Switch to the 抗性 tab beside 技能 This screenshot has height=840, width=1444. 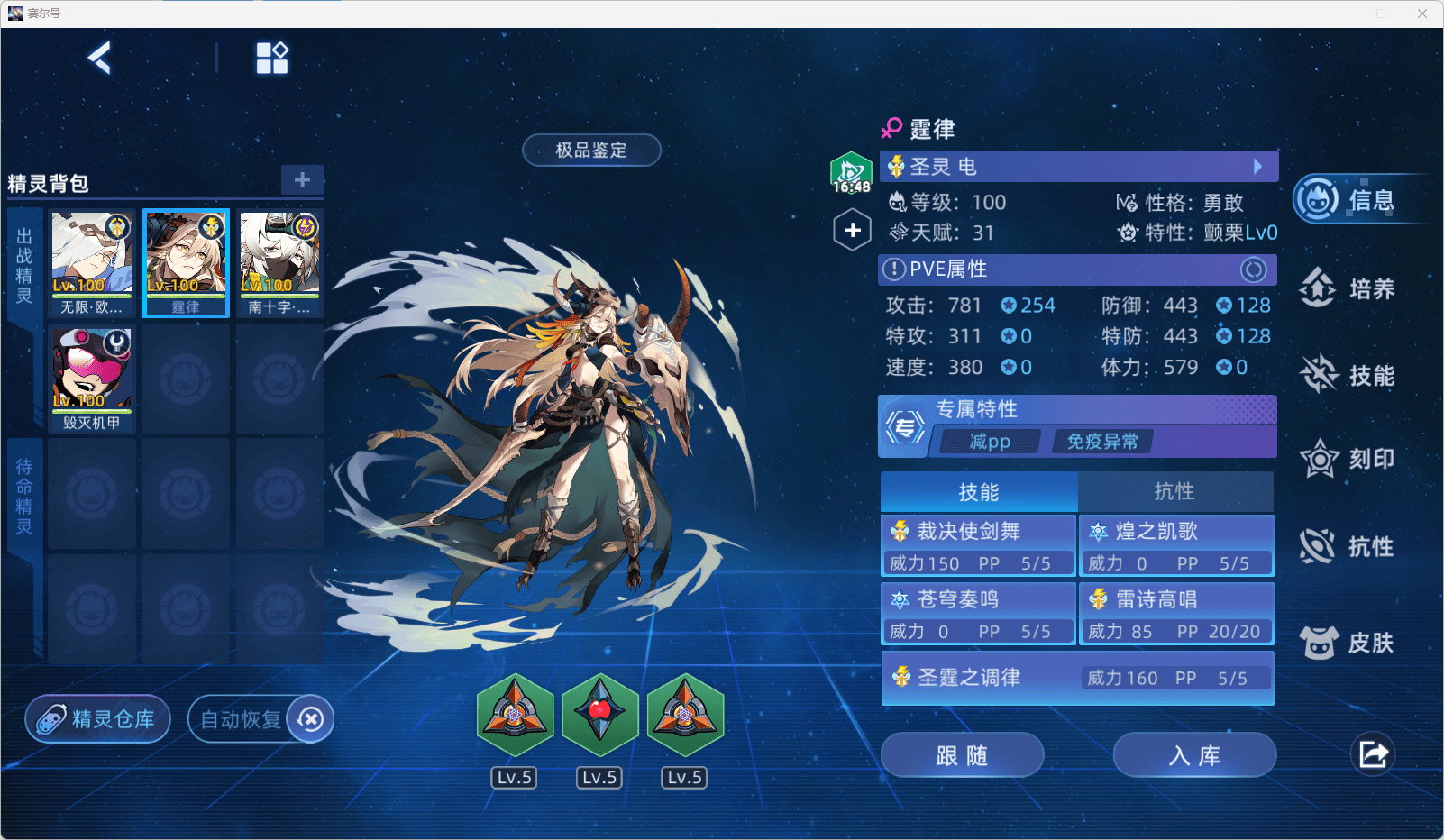pyautogui.click(x=1174, y=491)
